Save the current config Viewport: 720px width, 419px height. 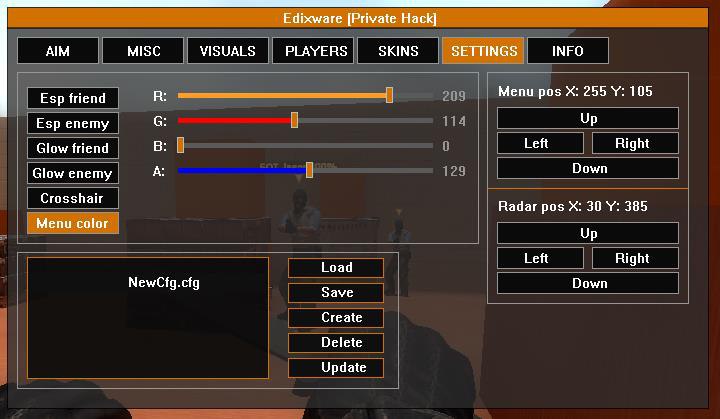coord(336,293)
